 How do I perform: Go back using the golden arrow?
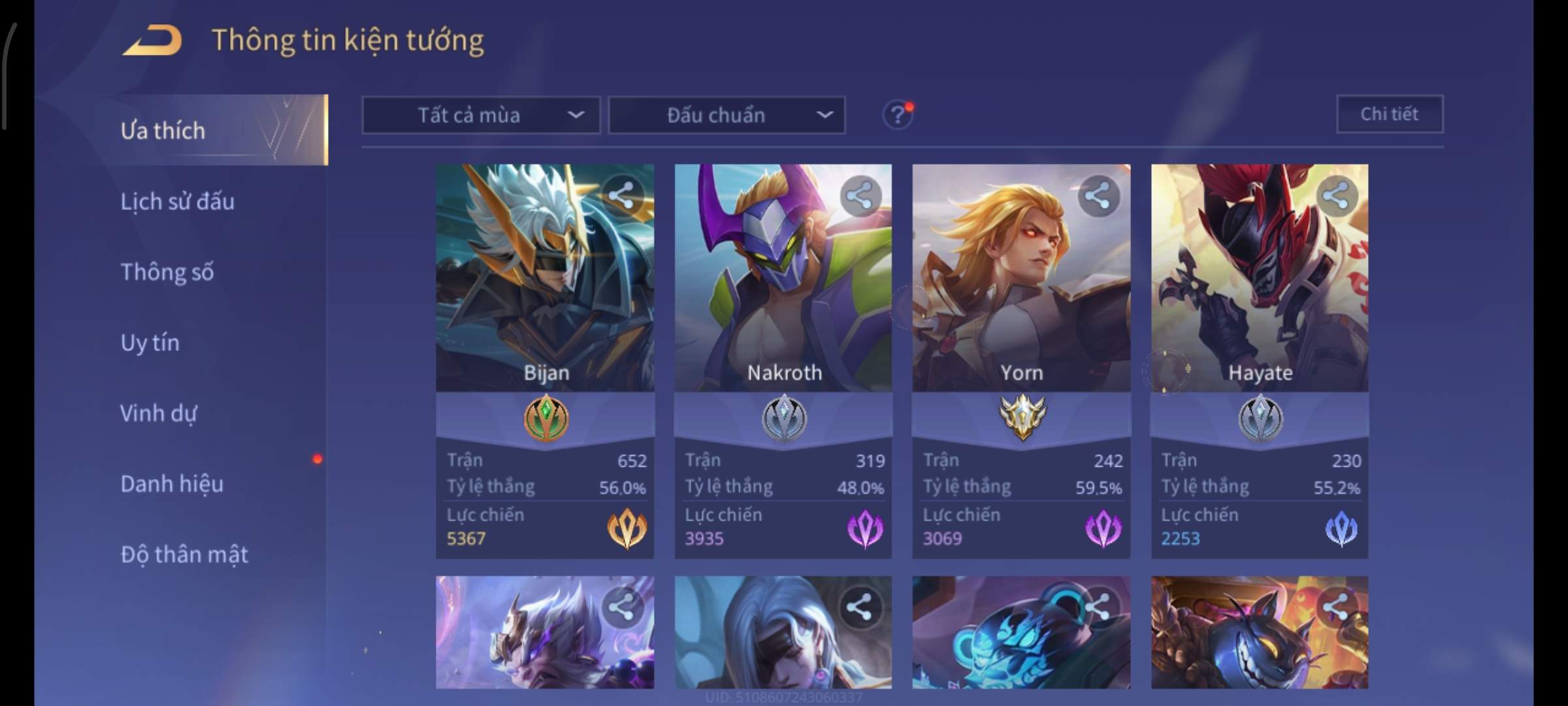[x=152, y=41]
